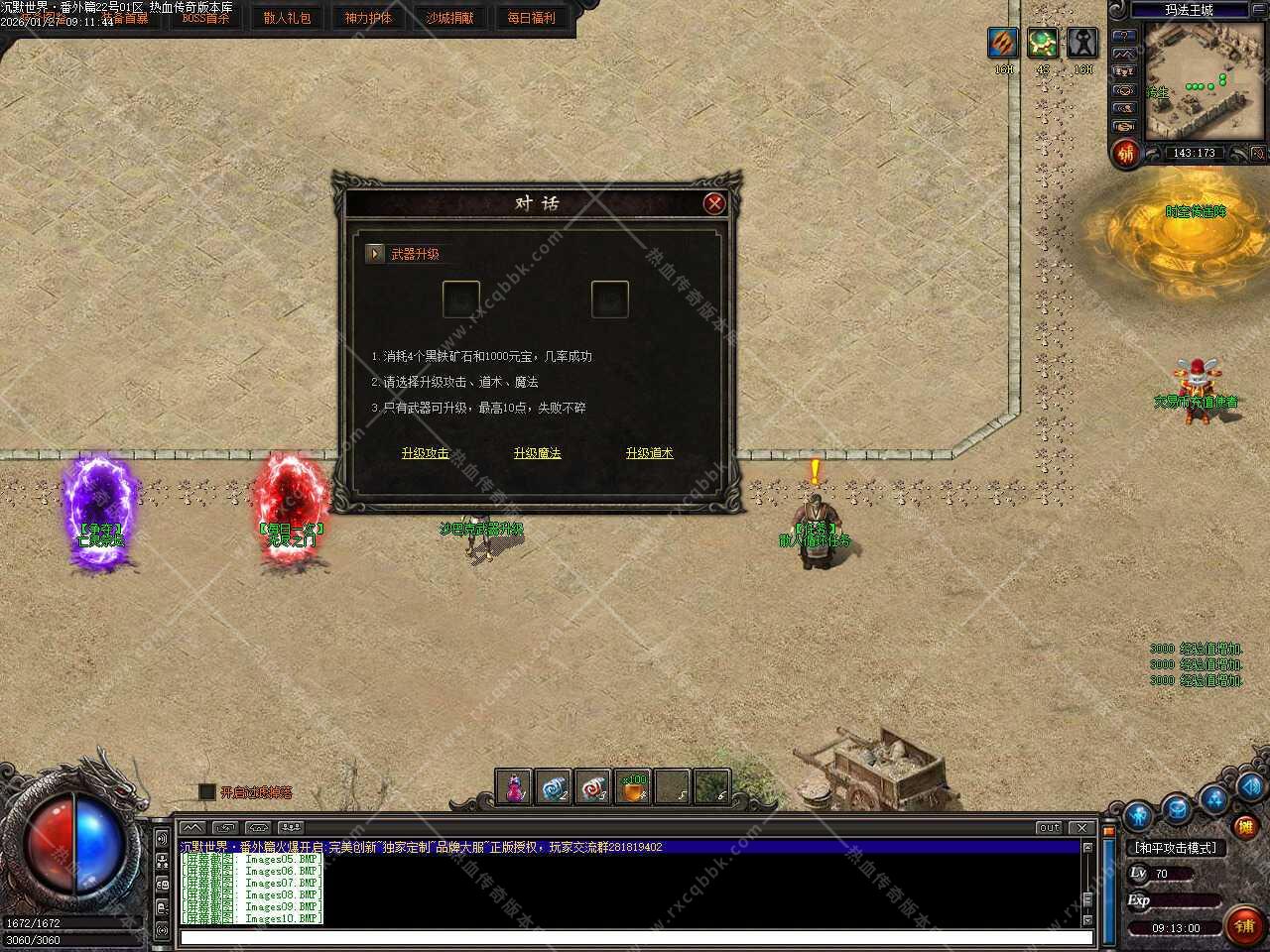Image resolution: width=1270 pixels, height=952 pixels.
Task: Select the green orb buff icon
Action: click(x=1042, y=44)
